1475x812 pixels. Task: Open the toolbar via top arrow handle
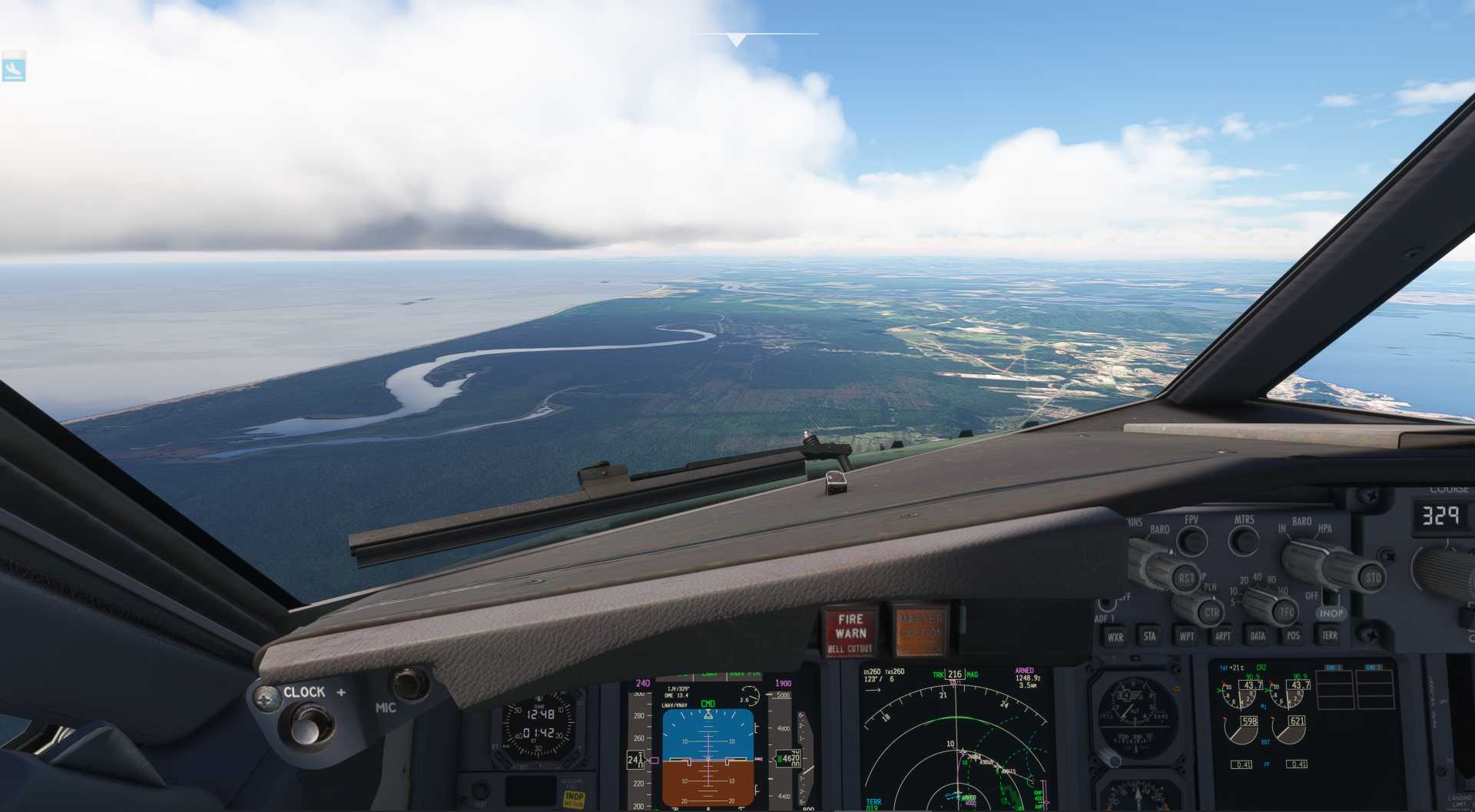tap(736, 39)
